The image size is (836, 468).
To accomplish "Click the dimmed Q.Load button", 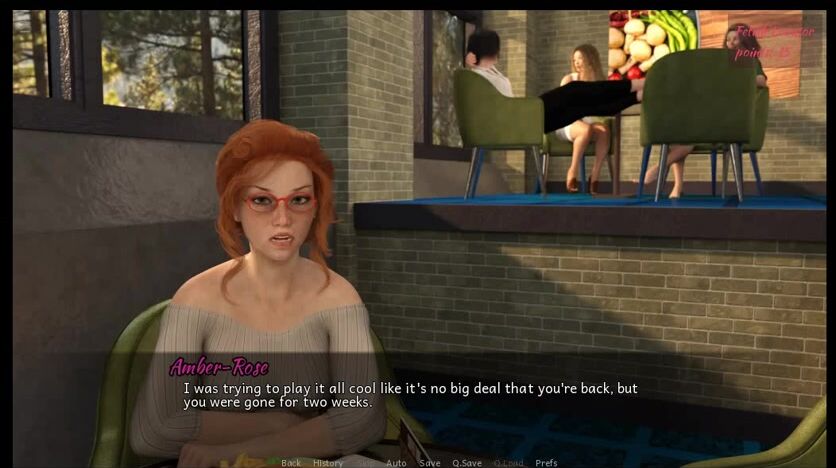I will point(508,463).
